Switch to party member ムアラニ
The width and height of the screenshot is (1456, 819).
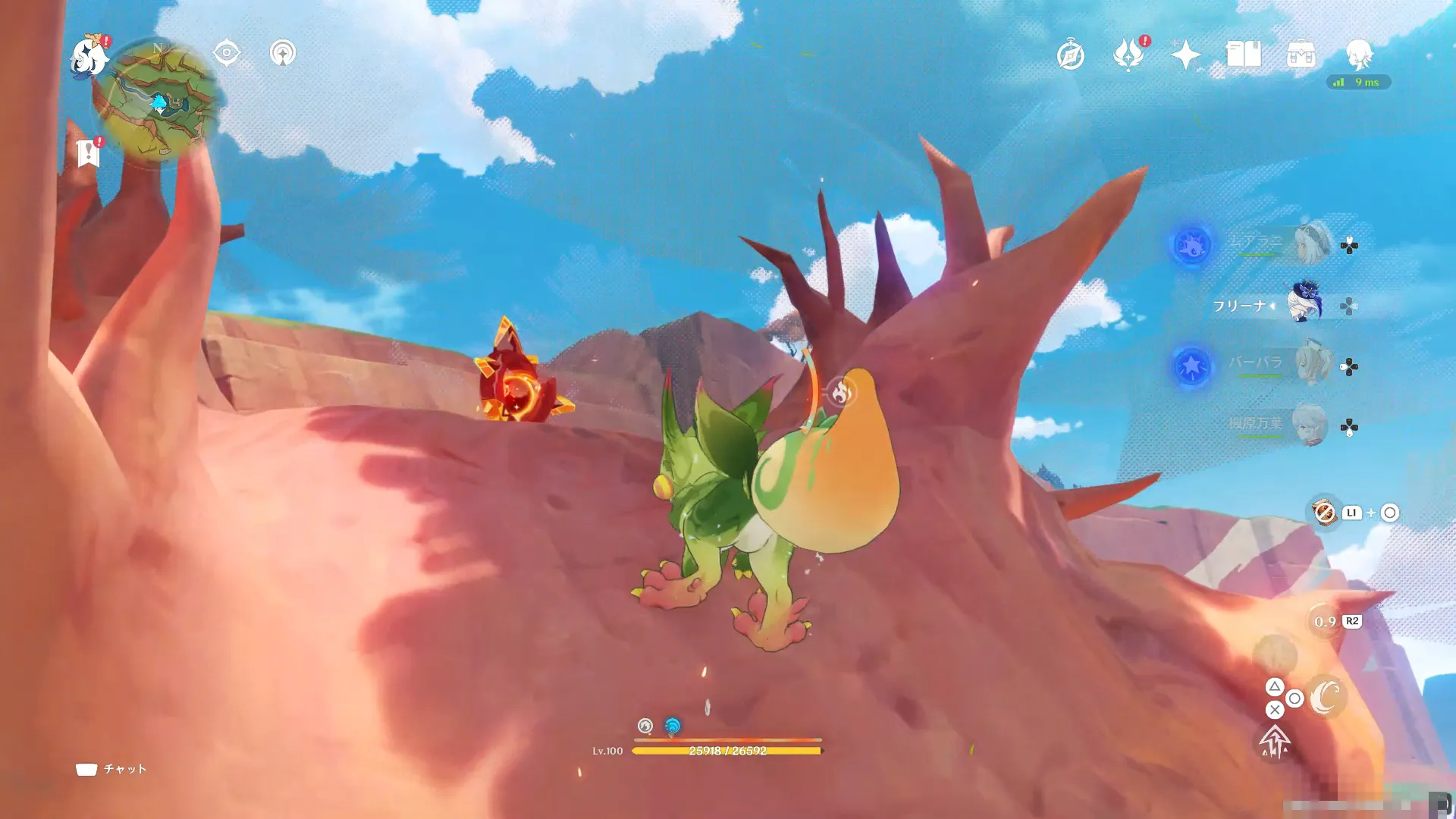tap(1312, 243)
